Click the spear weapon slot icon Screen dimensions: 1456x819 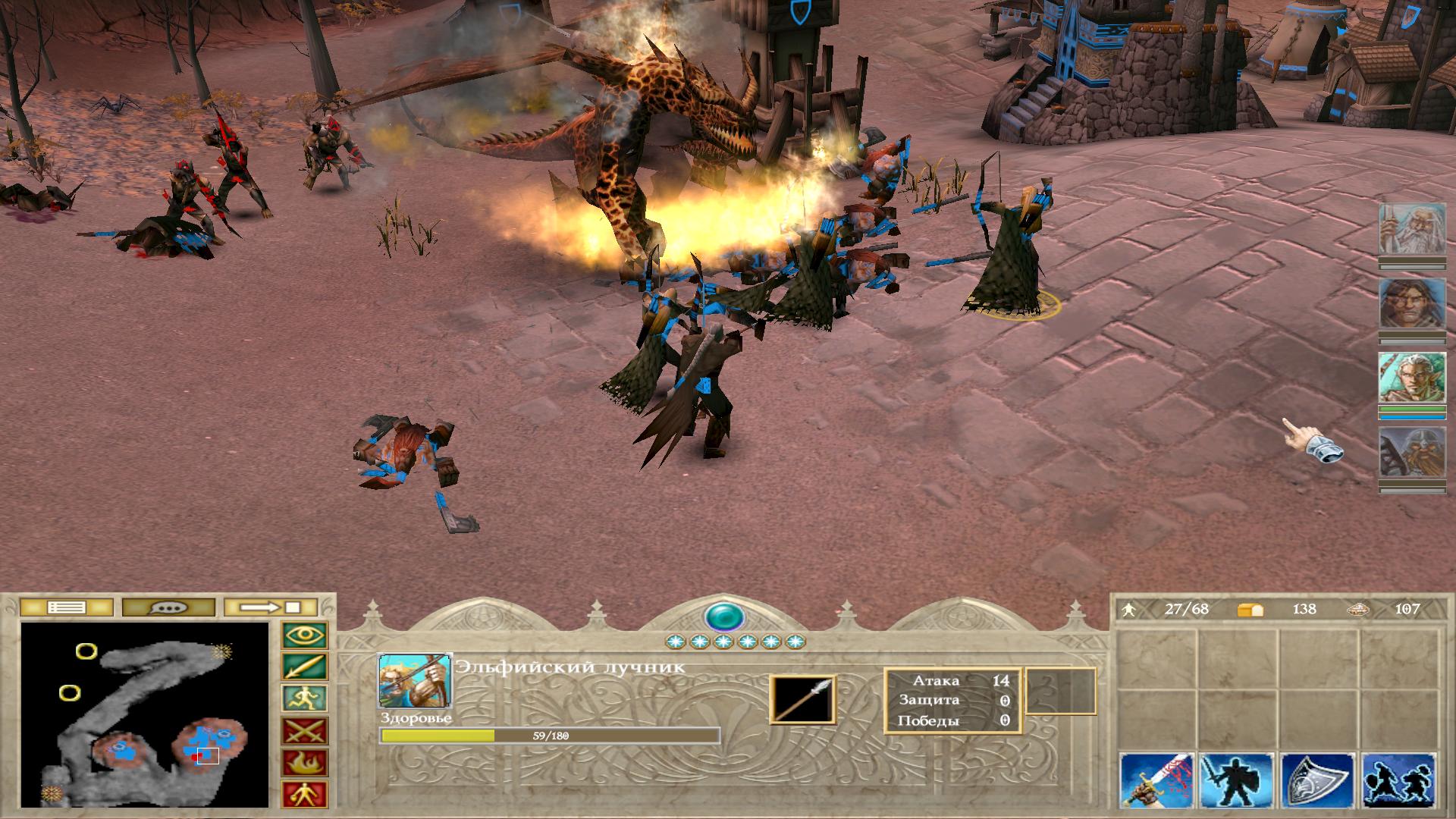click(x=803, y=699)
